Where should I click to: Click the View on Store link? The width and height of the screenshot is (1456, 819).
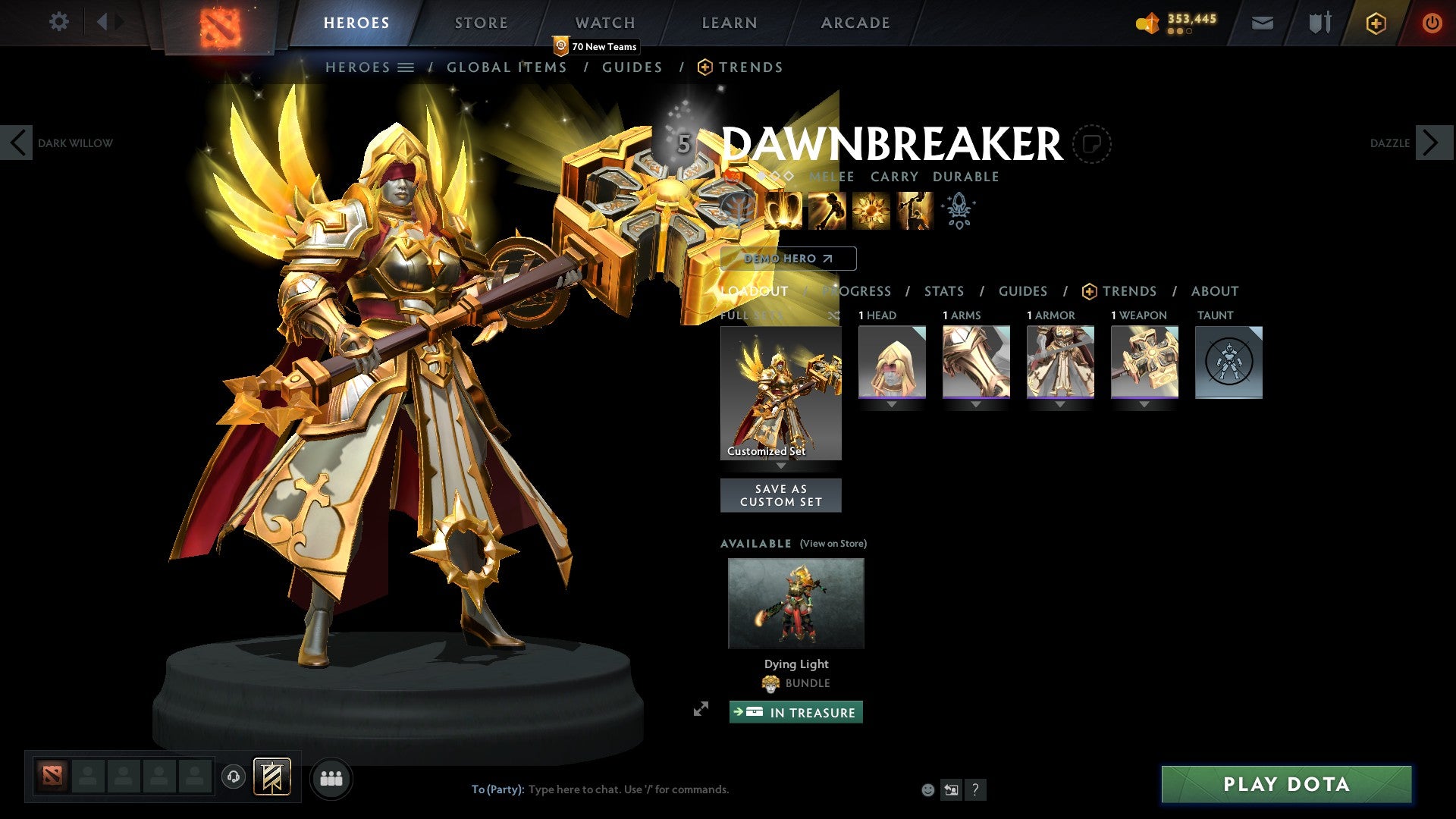832,544
